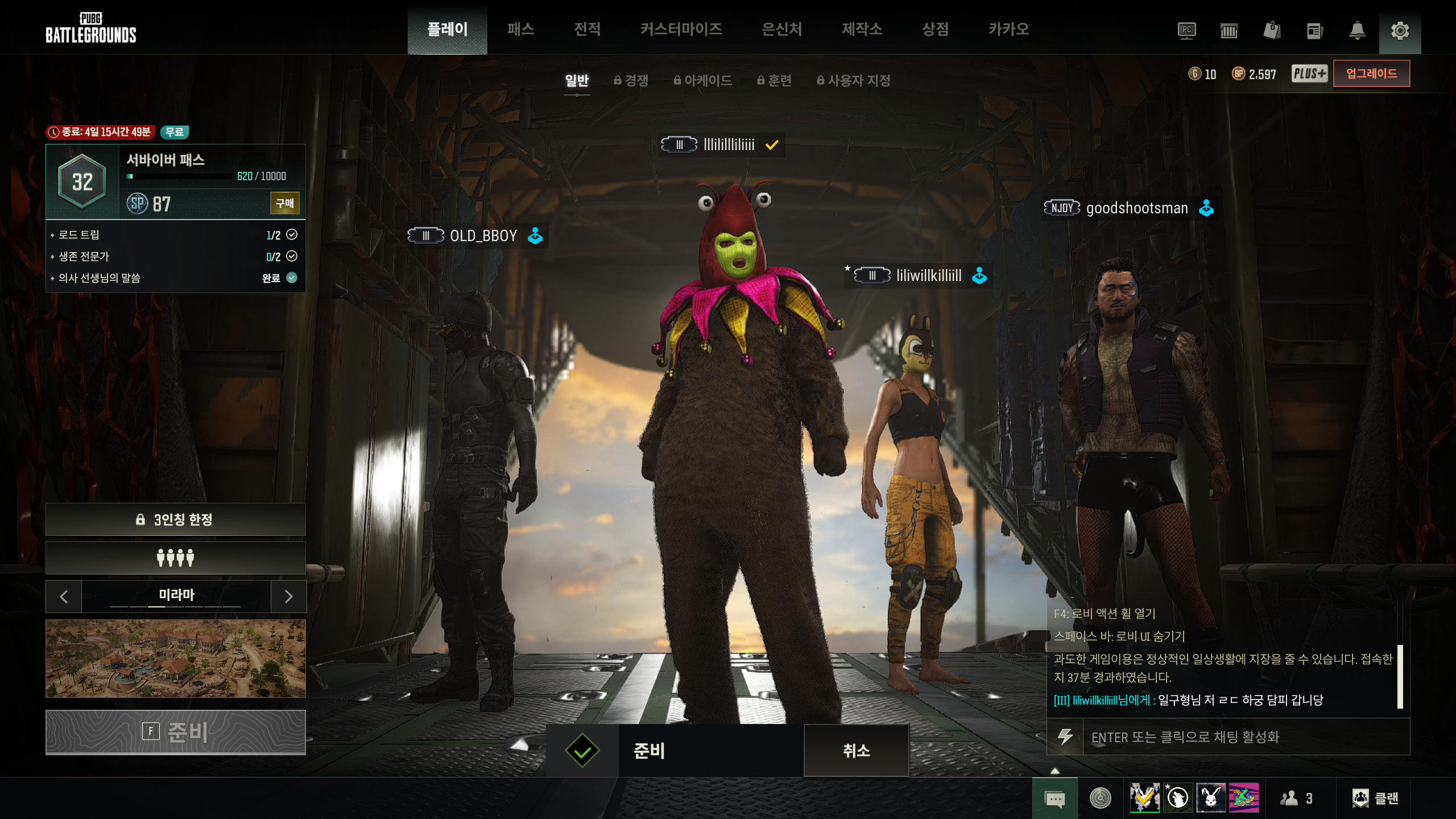This screenshot has height=819, width=1456.
Task: Activate the chat input field
Action: click(1240, 737)
